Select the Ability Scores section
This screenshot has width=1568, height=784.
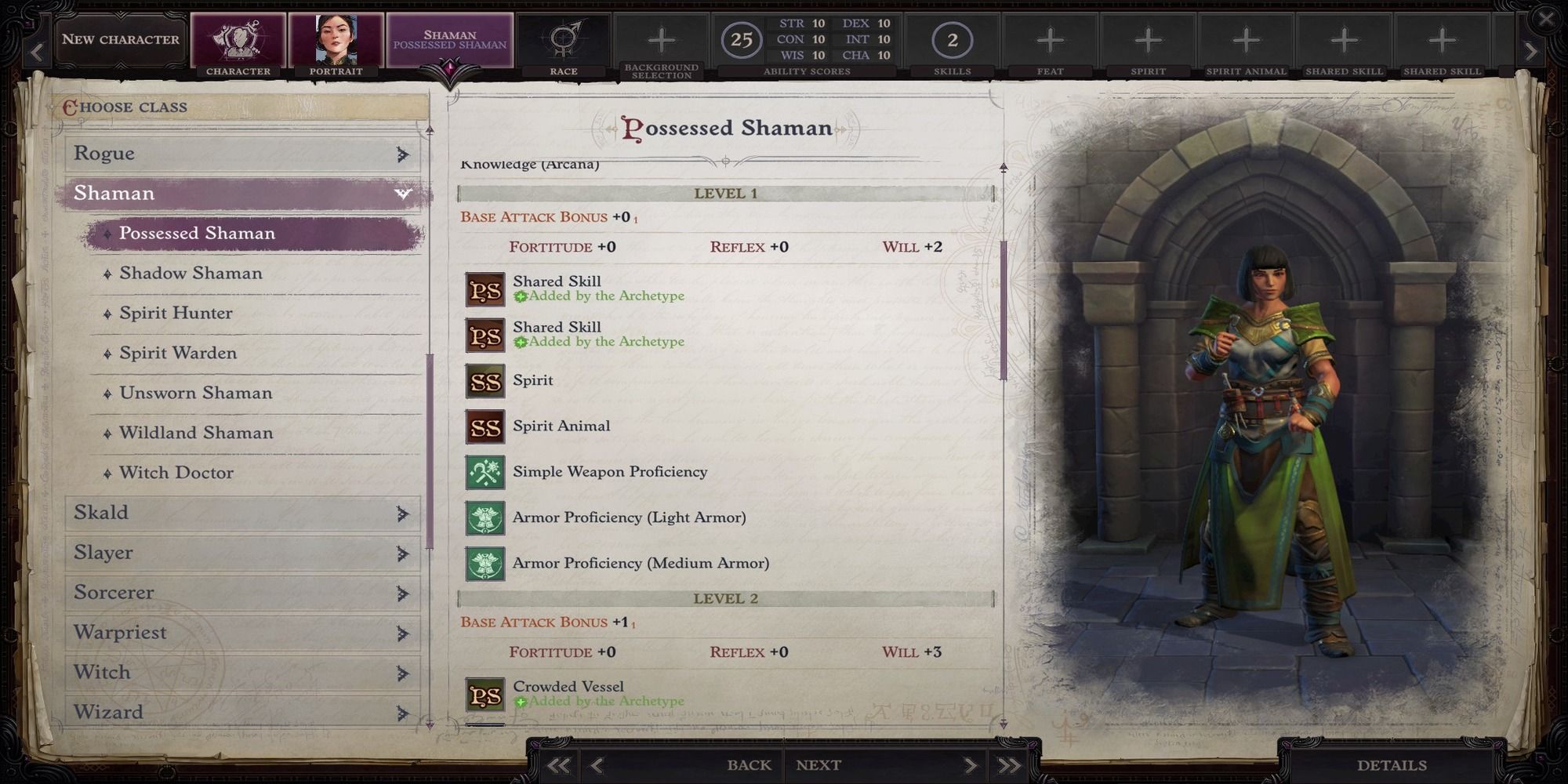(x=804, y=38)
